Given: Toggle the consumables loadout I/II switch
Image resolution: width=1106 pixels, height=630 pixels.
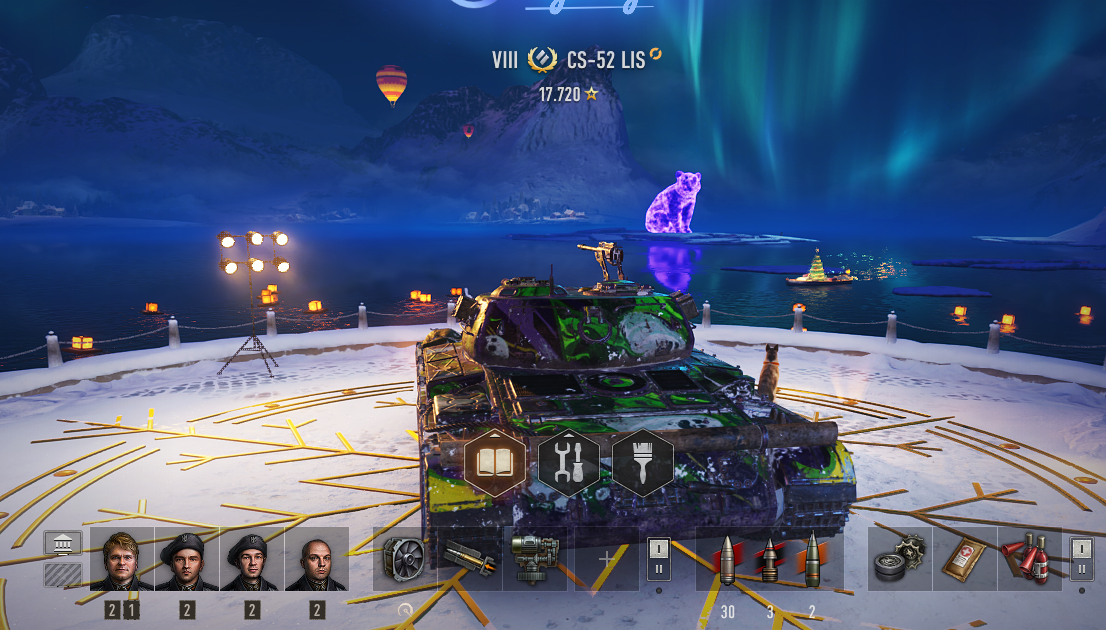Looking at the screenshot, I should (x=1081, y=558).
